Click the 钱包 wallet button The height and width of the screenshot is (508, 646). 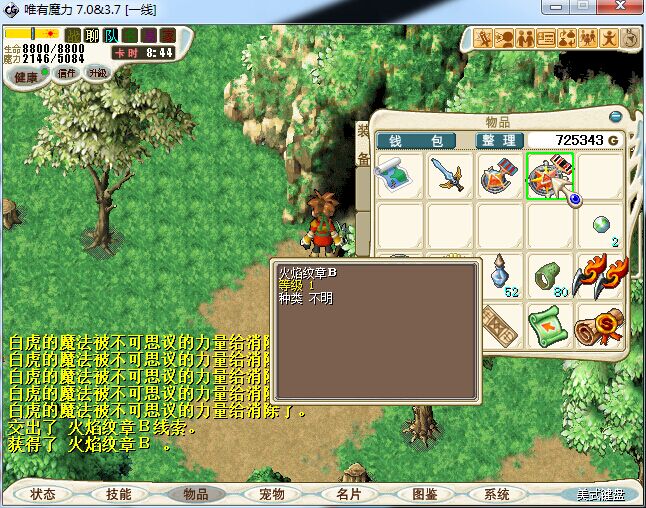coord(415,140)
